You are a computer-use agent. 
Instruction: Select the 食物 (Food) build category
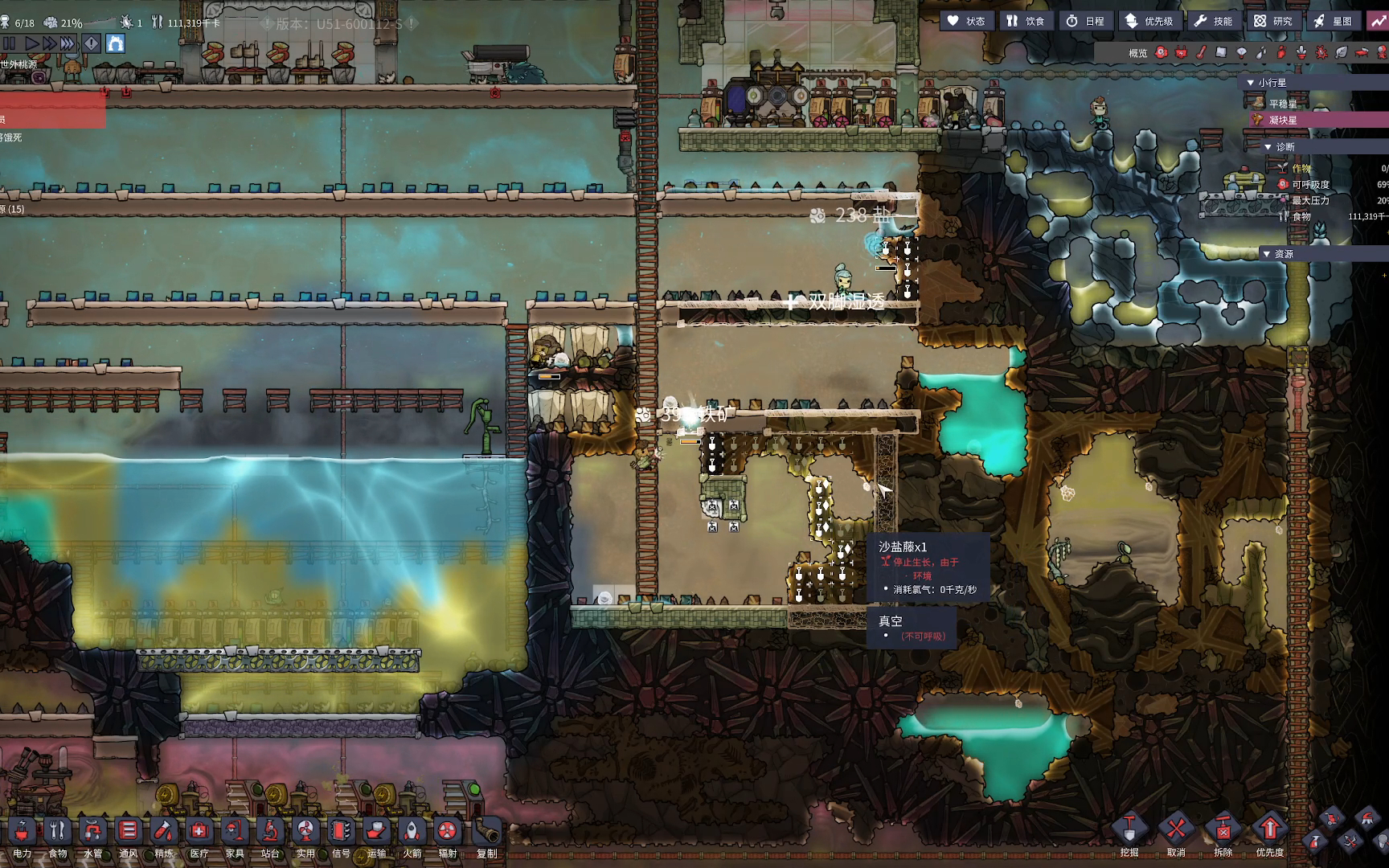point(57,836)
